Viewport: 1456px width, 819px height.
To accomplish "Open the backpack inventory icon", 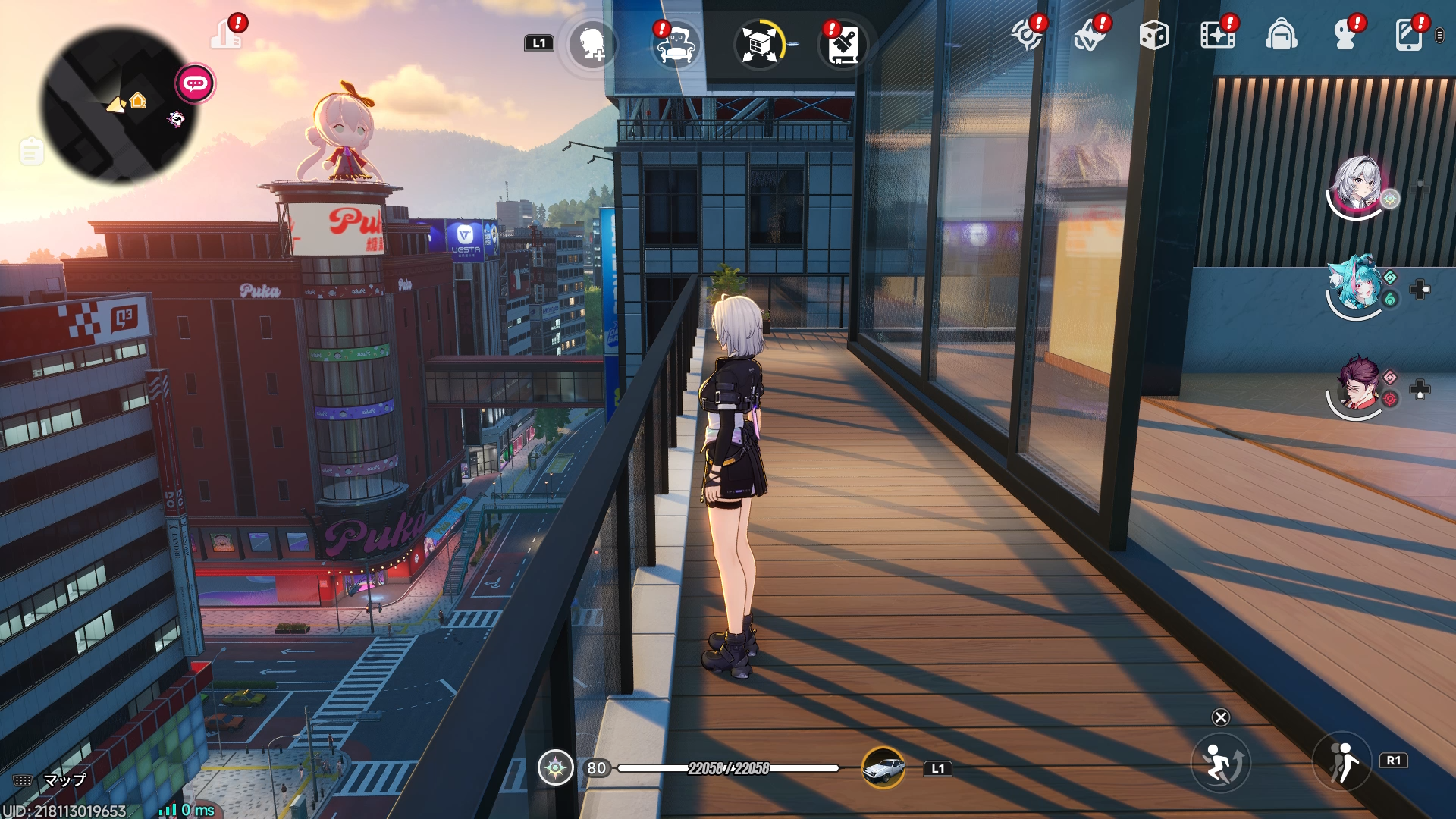I will click(1282, 34).
